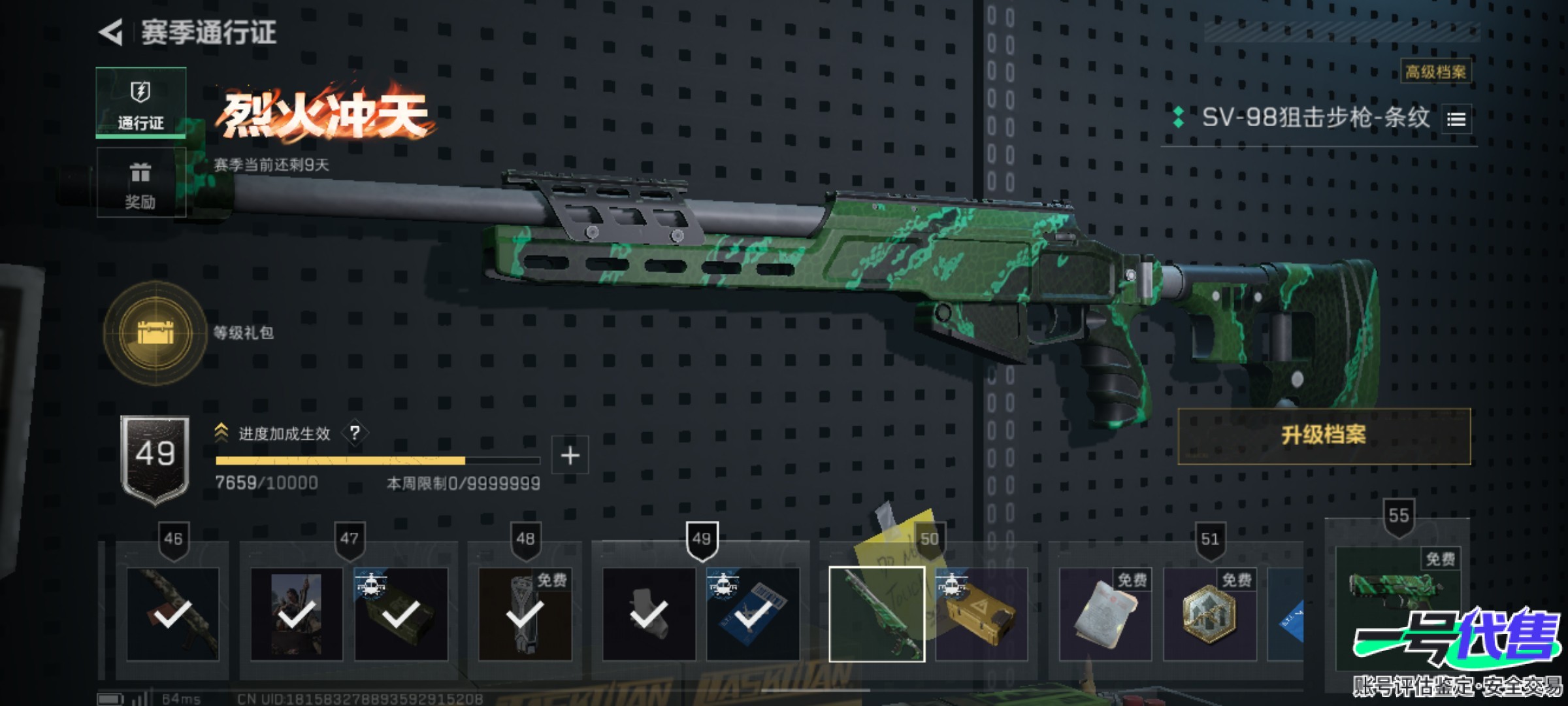Select the level 47 soldier portrait reward
The width and height of the screenshot is (1568, 706).
click(297, 614)
